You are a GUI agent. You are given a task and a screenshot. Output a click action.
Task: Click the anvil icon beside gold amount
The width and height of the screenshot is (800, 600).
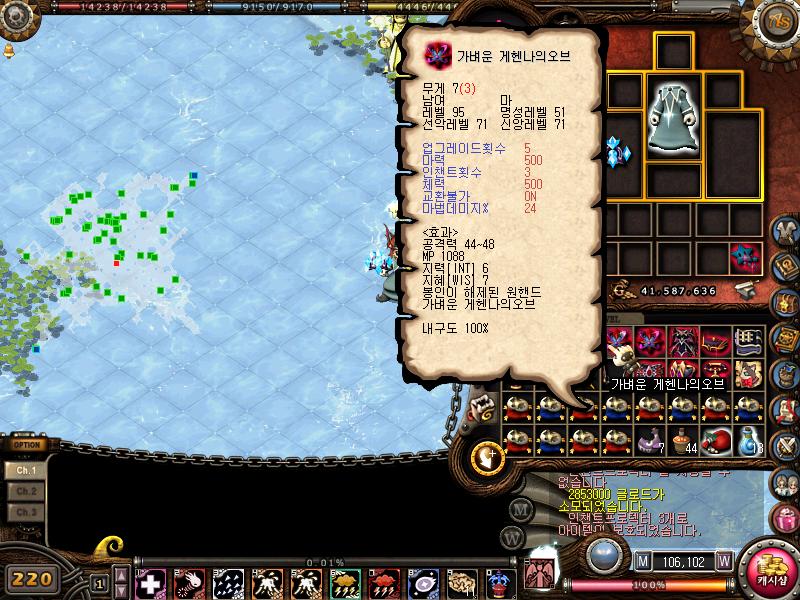click(746, 291)
